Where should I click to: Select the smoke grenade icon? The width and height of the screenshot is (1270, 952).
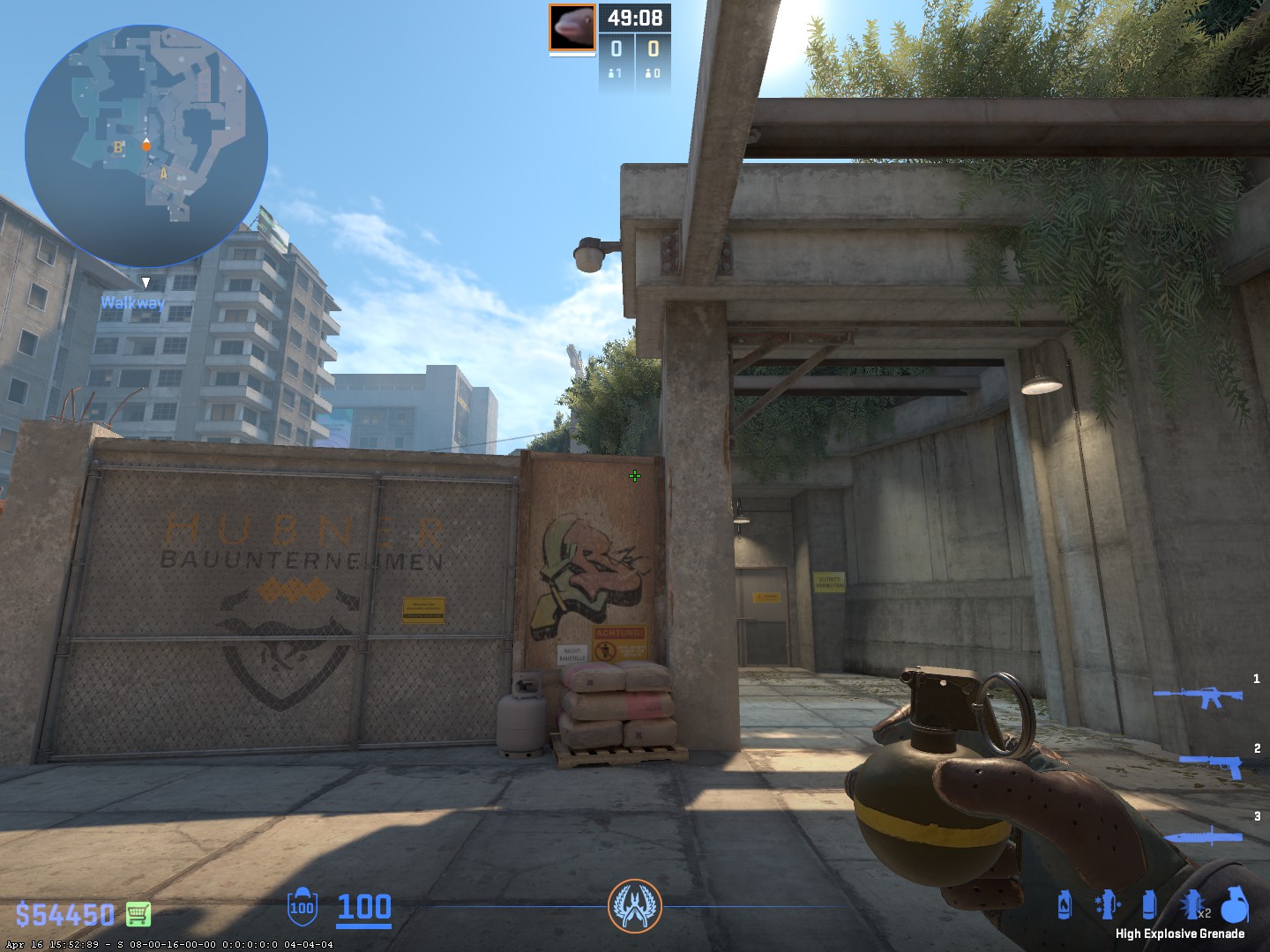[x=1148, y=905]
